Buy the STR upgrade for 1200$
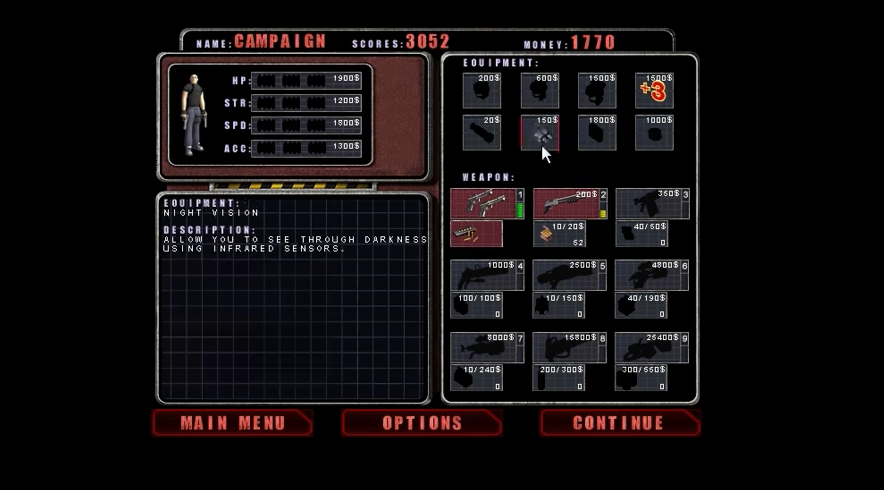Image resolution: width=884 pixels, height=490 pixels. [x=306, y=102]
